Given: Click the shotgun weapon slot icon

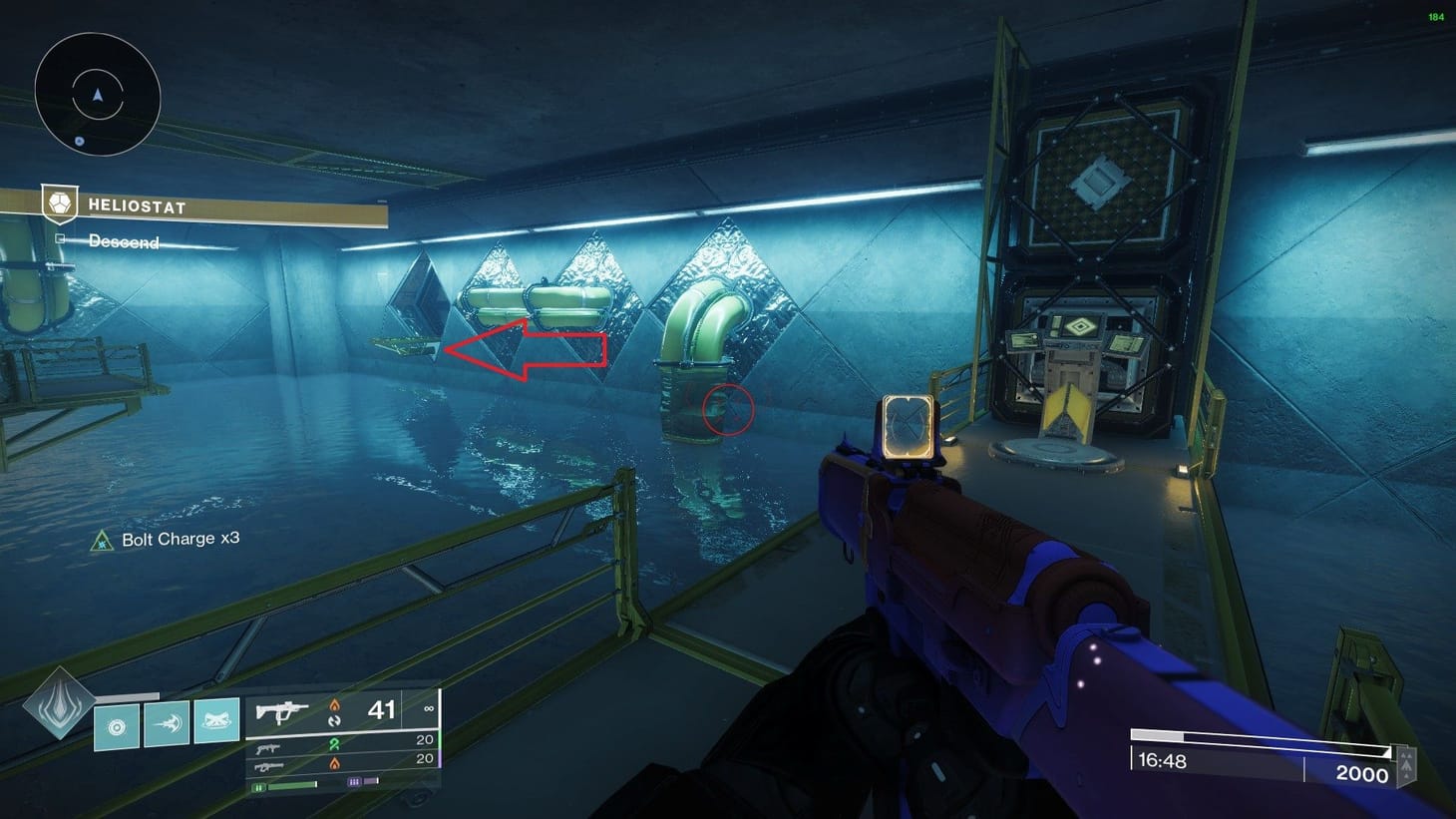Looking at the screenshot, I should [x=266, y=748].
